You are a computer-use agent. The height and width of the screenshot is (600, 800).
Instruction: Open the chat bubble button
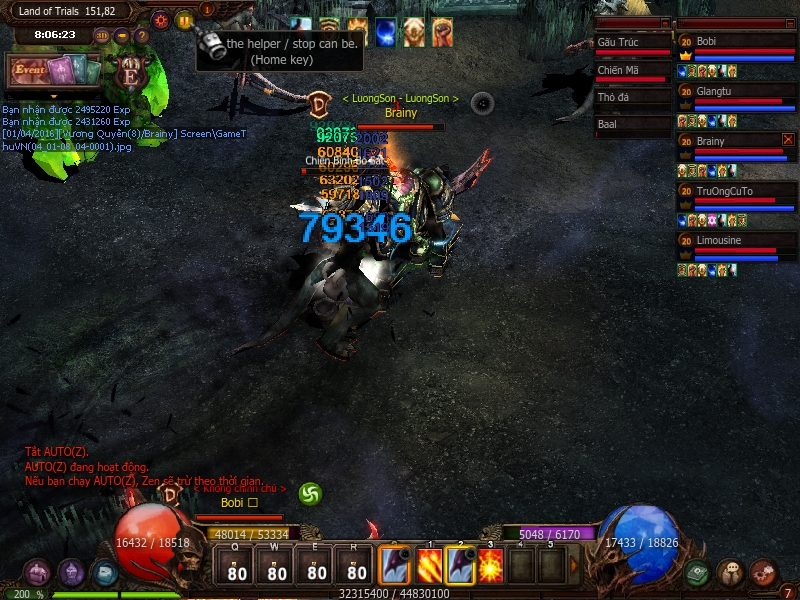coord(730,573)
